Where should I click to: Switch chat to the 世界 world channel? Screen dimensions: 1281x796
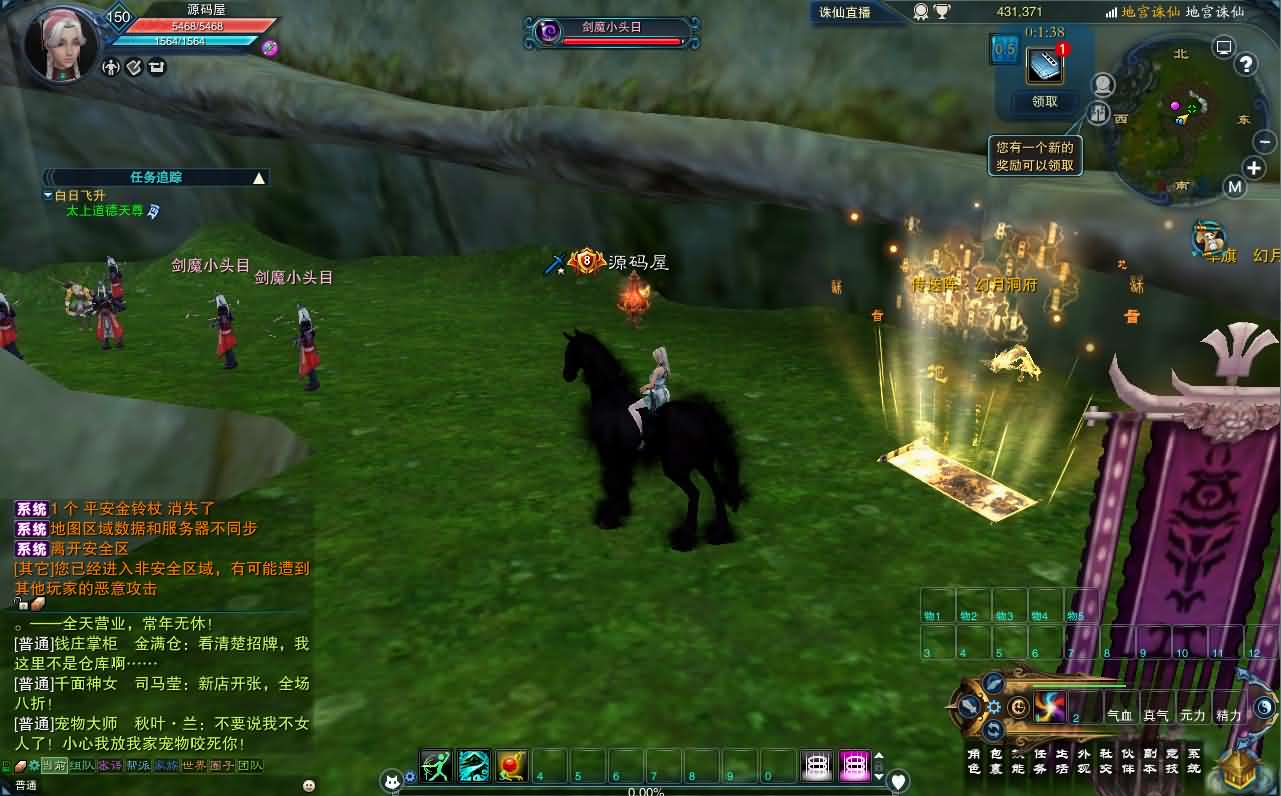[193, 766]
